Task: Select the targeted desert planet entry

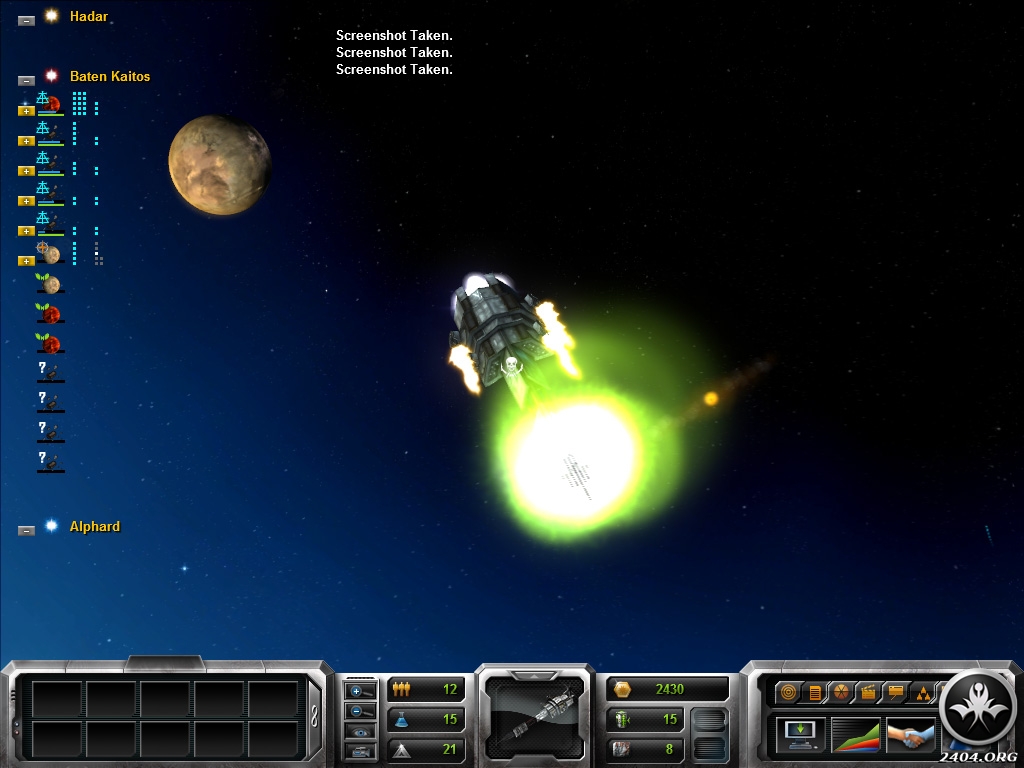Action: (50, 253)
